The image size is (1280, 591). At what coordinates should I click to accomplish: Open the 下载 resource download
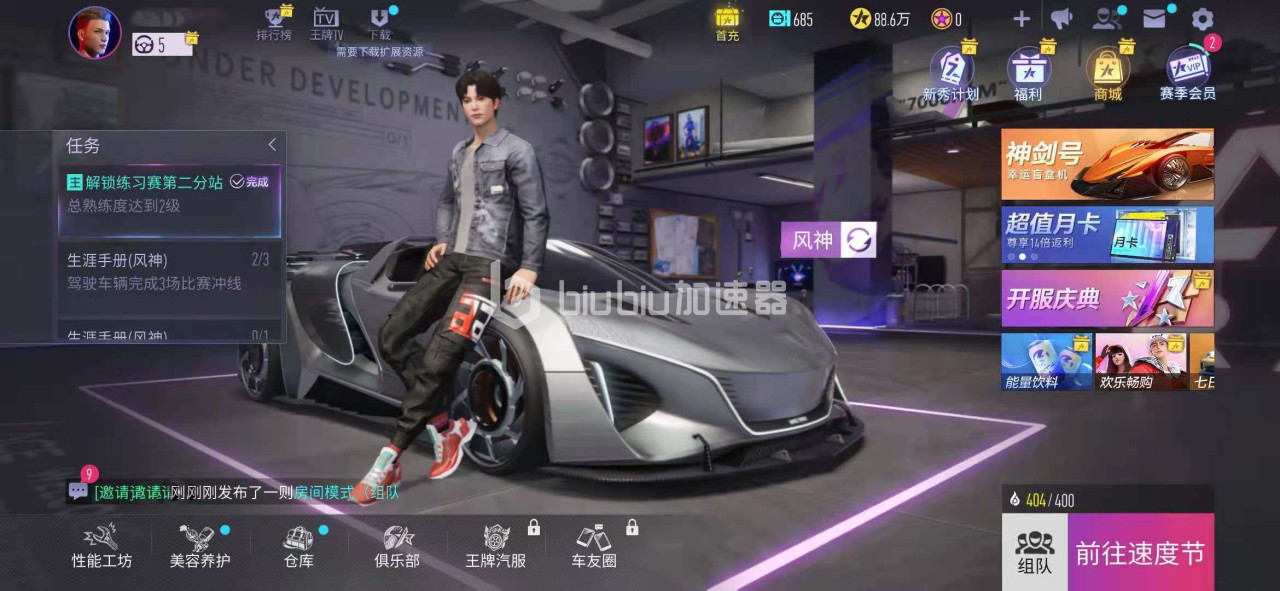[380, 23]
